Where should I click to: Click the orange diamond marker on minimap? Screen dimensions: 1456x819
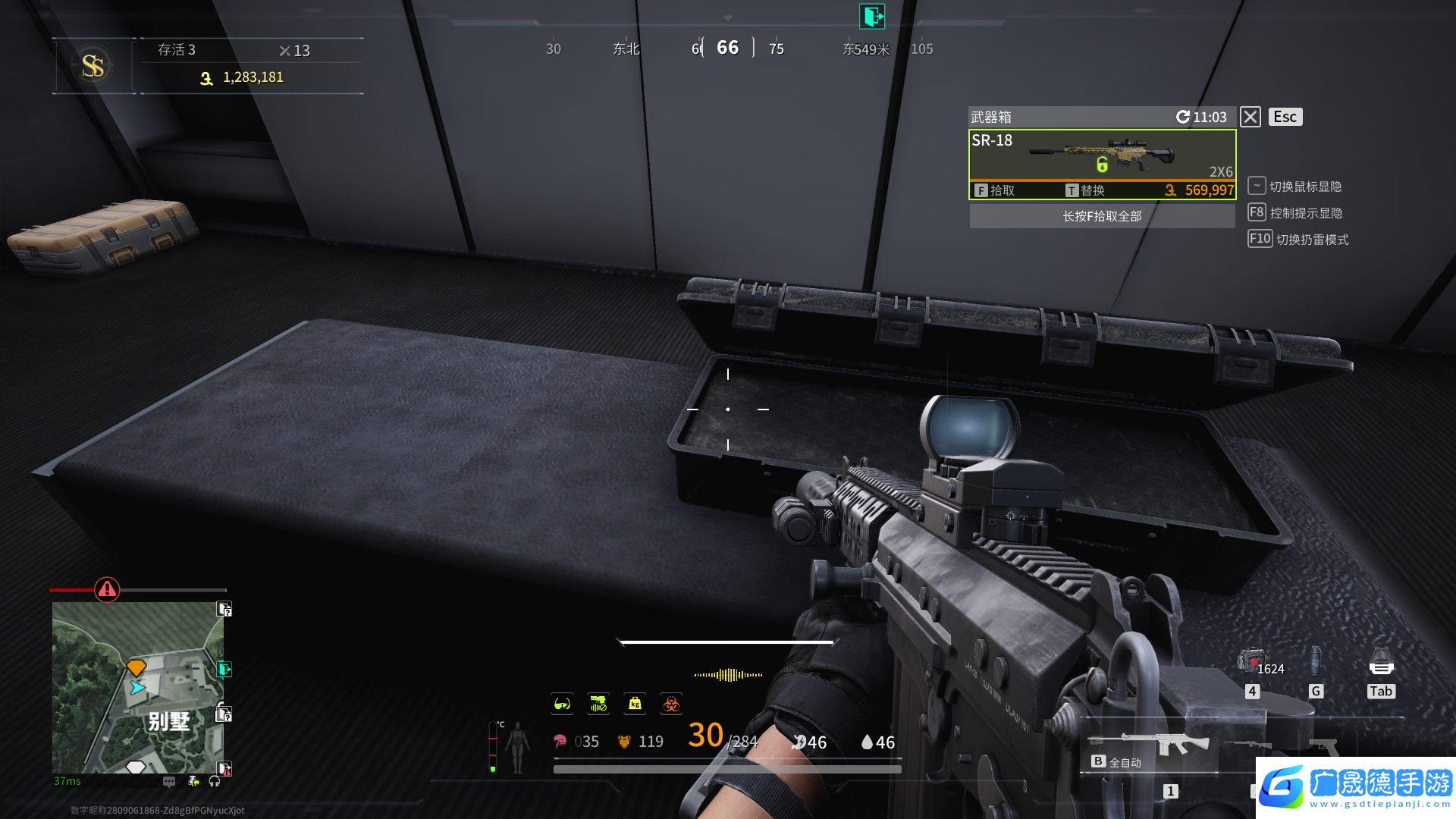point(136,667)
